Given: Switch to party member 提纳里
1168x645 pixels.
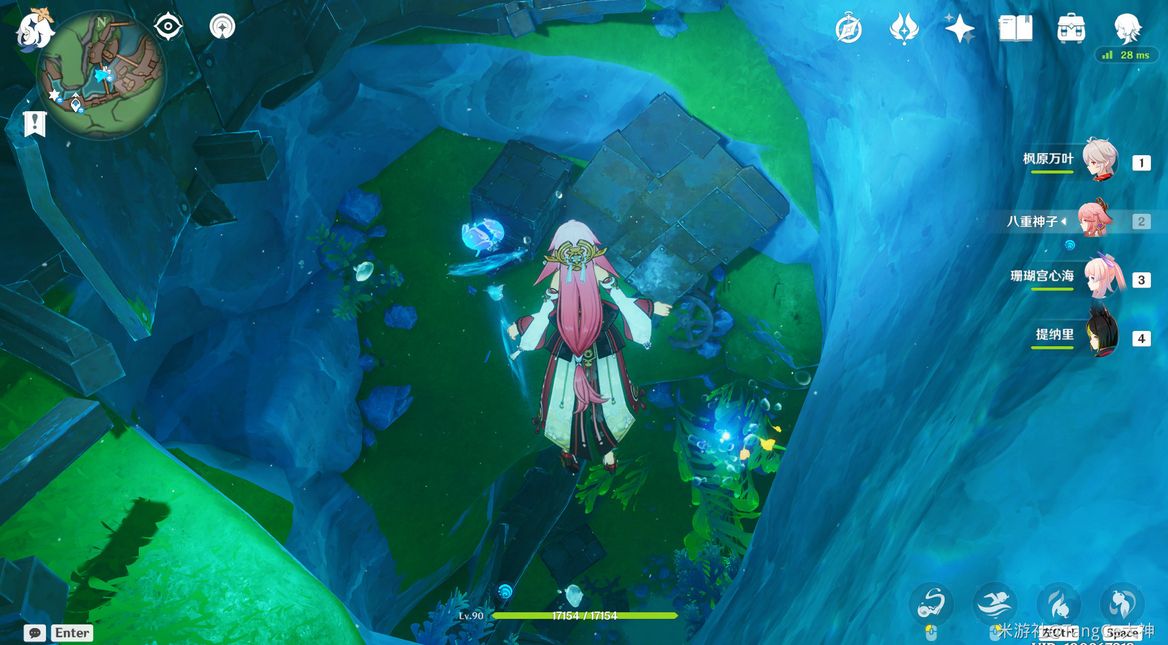Looking at the screenshot, I should pyautogui.click(x=1100, y=336).
